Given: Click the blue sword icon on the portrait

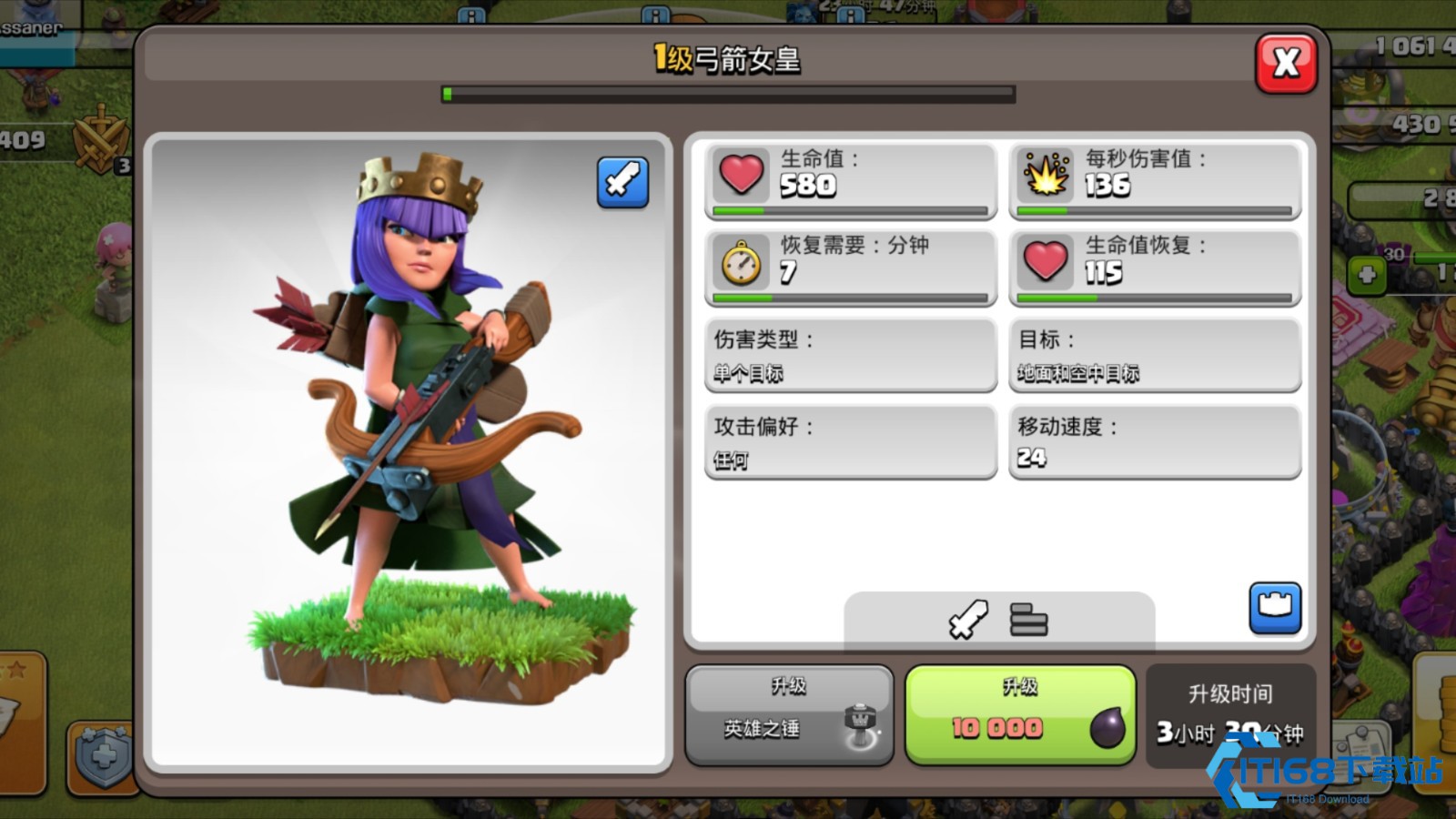Looking at the screenshot, I should point(623,182).
